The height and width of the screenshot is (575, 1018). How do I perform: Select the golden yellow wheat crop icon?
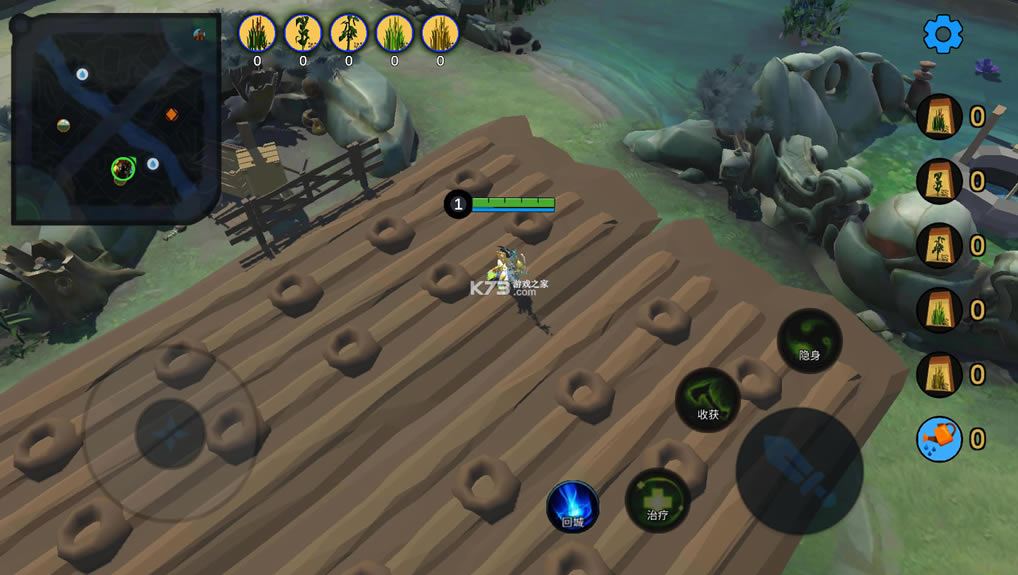pos(440,33)
